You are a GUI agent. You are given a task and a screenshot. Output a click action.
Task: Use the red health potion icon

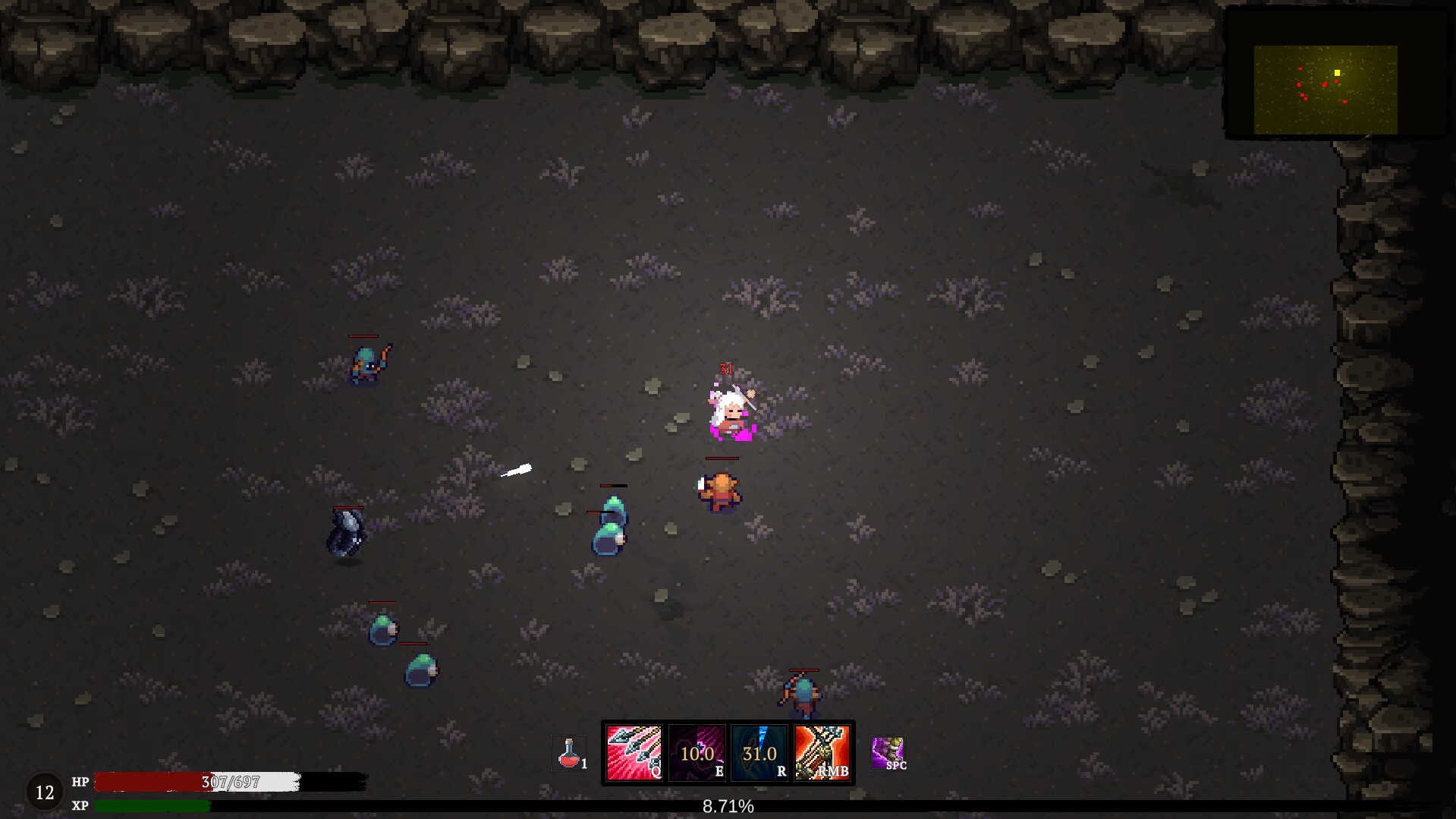(x=569, y=753)
